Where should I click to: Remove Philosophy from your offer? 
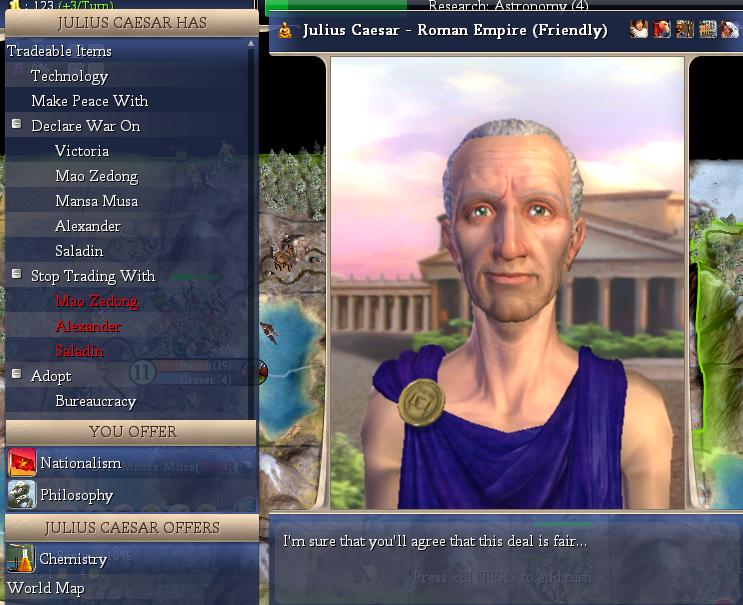coord(76,495)
